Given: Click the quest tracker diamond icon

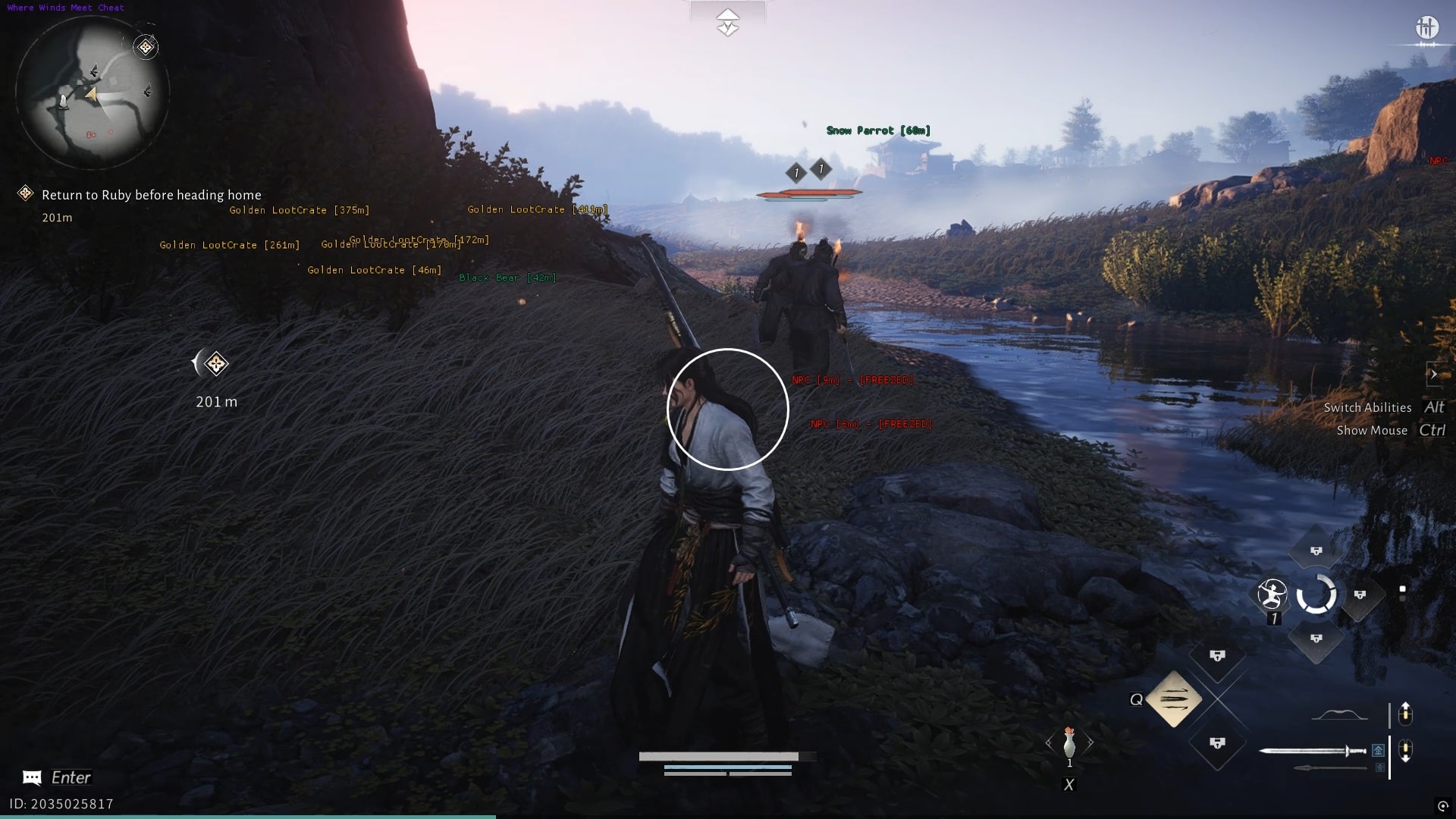Looking at the screenshot, I should [x=25, y=192].
